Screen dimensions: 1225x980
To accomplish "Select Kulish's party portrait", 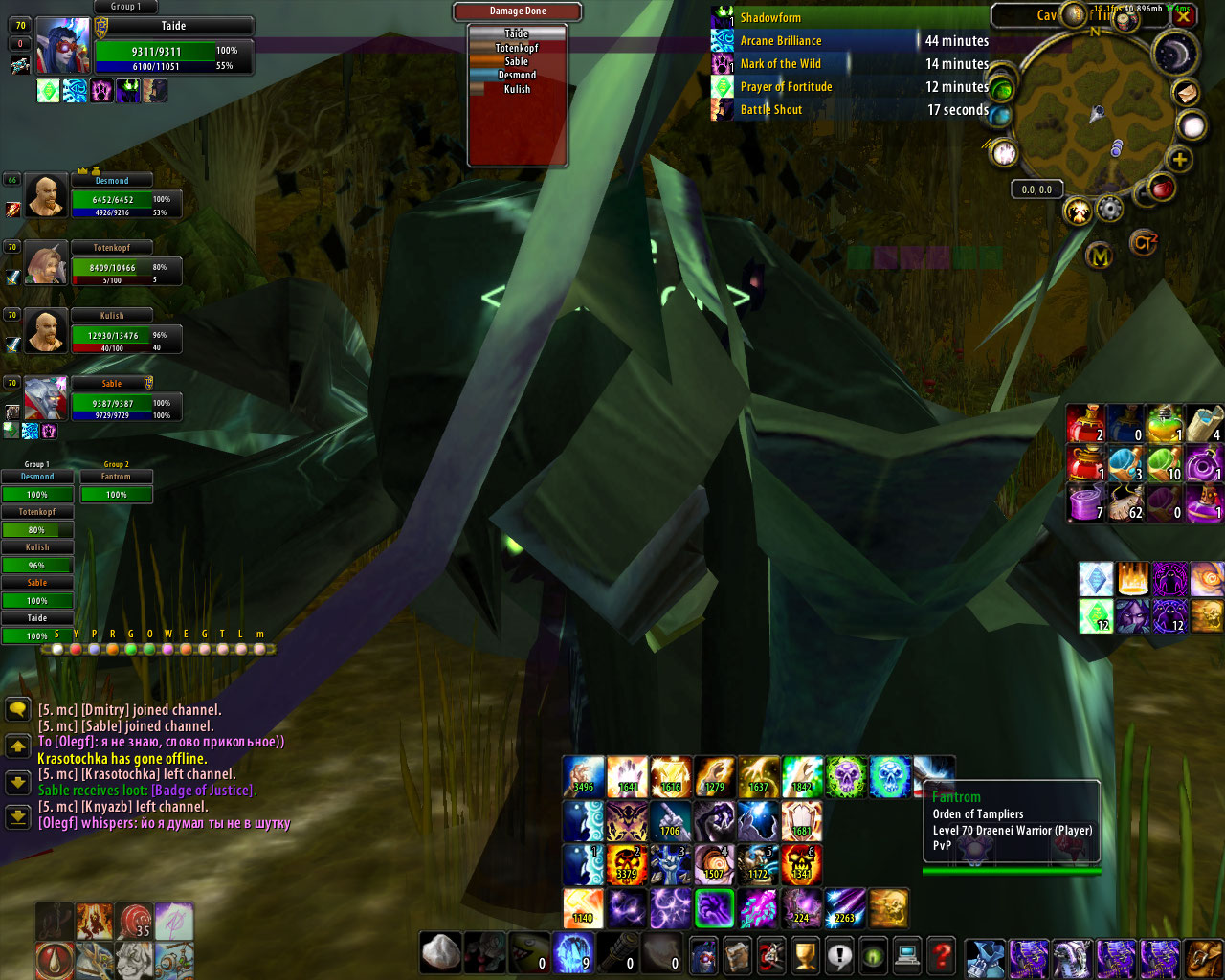I will (x=46, y=331).
